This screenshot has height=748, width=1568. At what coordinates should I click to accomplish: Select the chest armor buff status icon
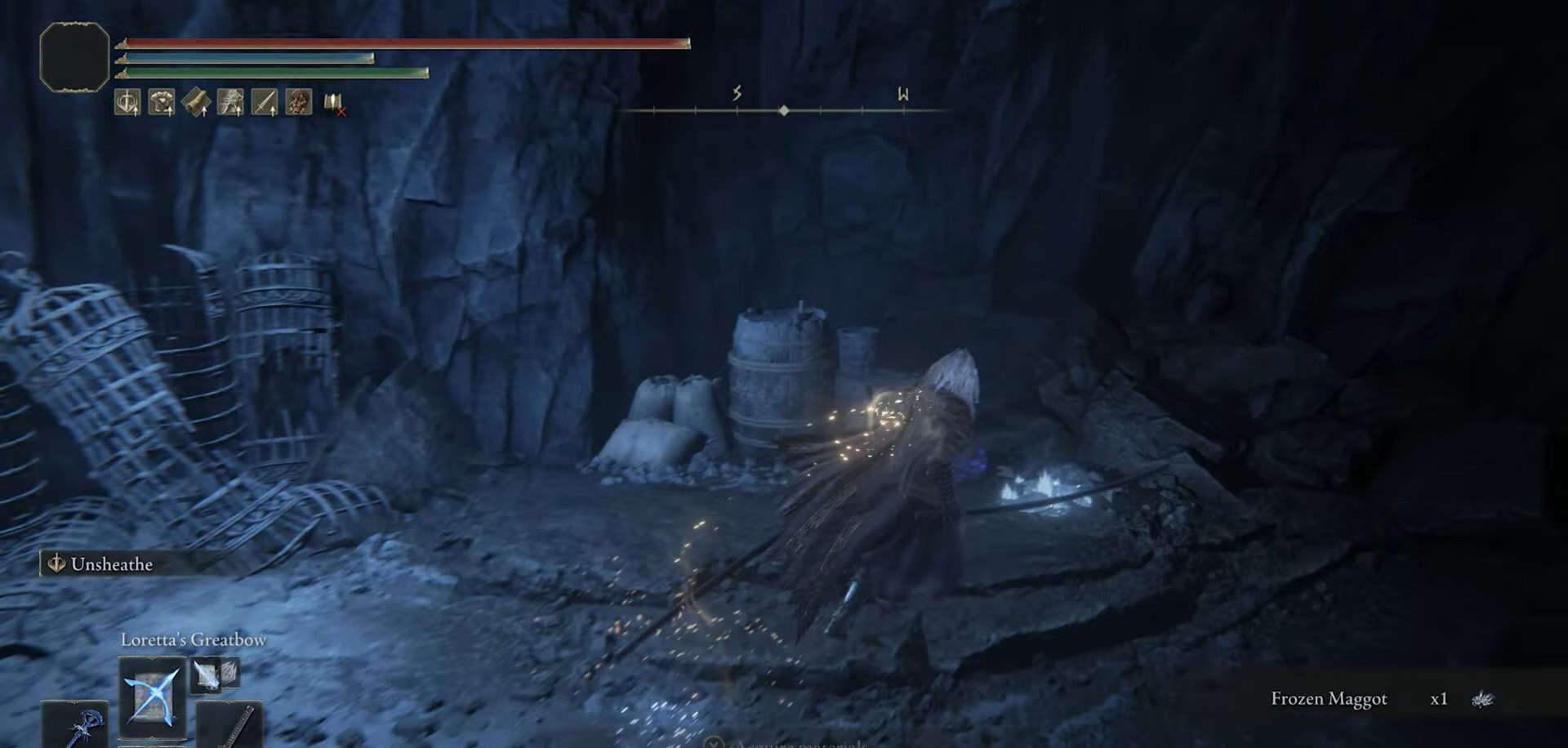pos(162,103)
